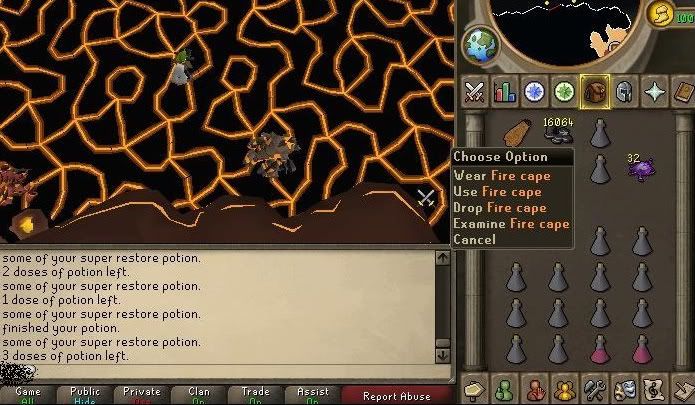Select the purple item stack of 32
This screenshot has width=695, height=405.
[641, 168]
